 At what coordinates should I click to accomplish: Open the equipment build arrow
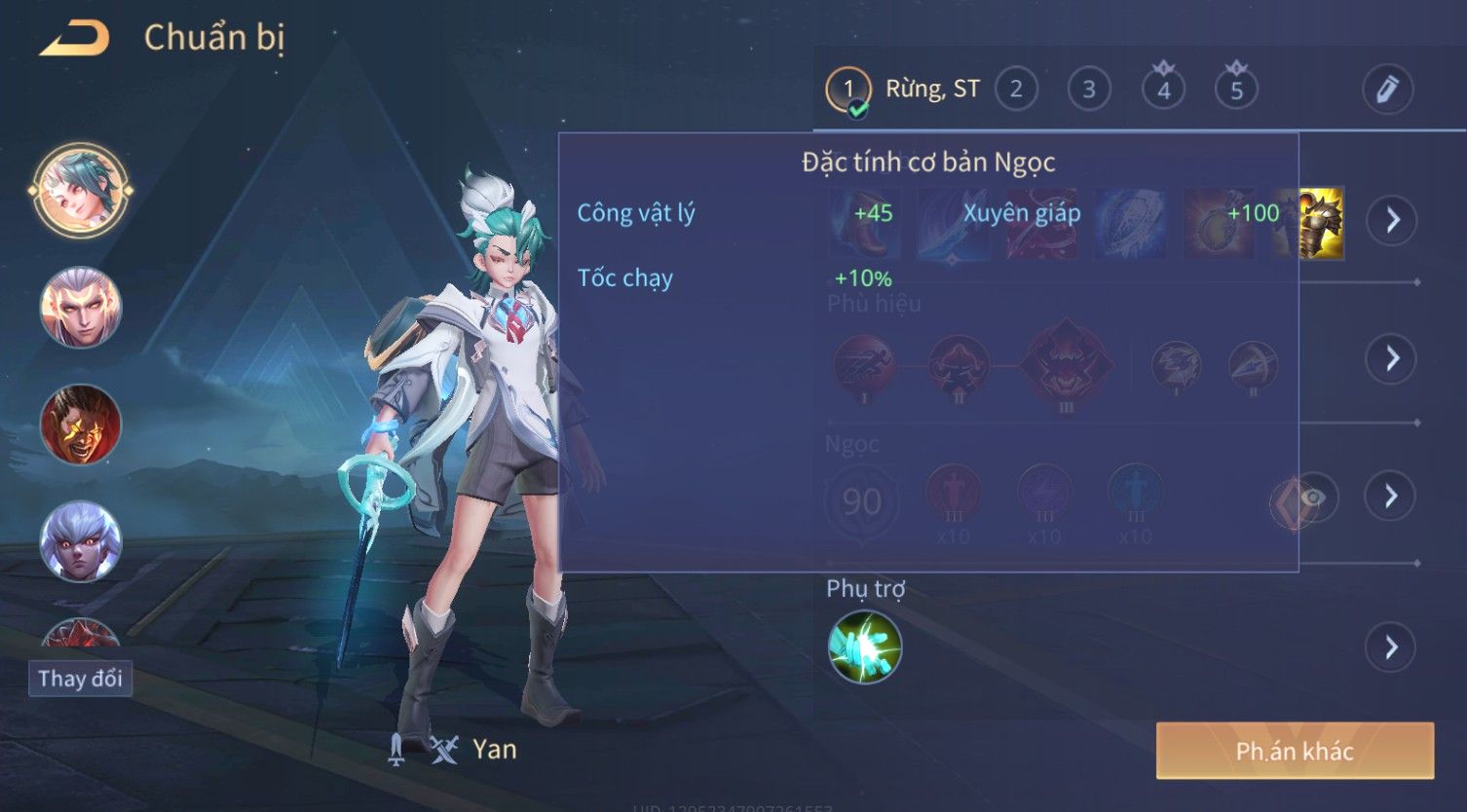click(1392, 220)
